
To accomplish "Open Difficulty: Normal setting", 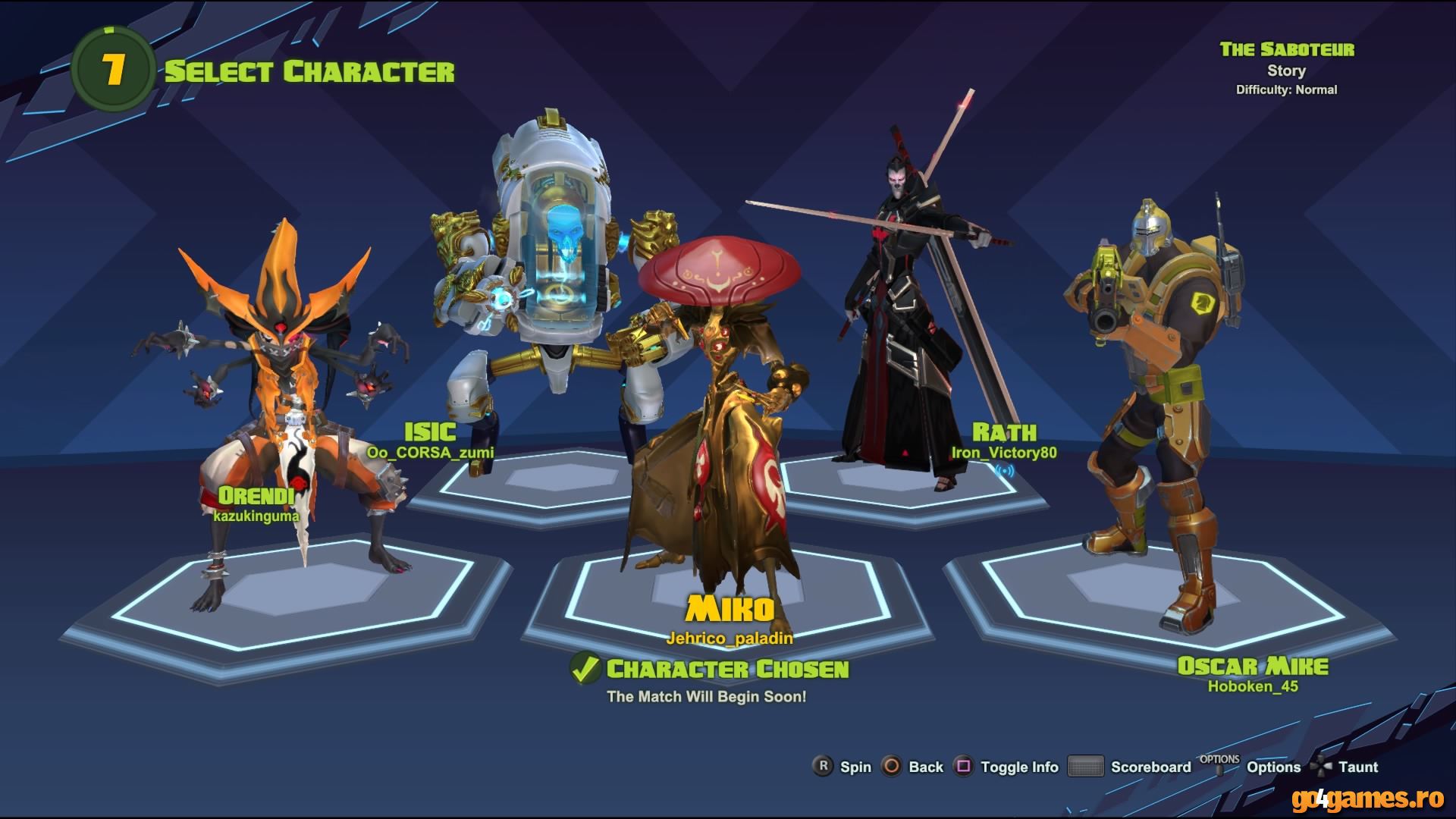I will [x=1286, y=89].
